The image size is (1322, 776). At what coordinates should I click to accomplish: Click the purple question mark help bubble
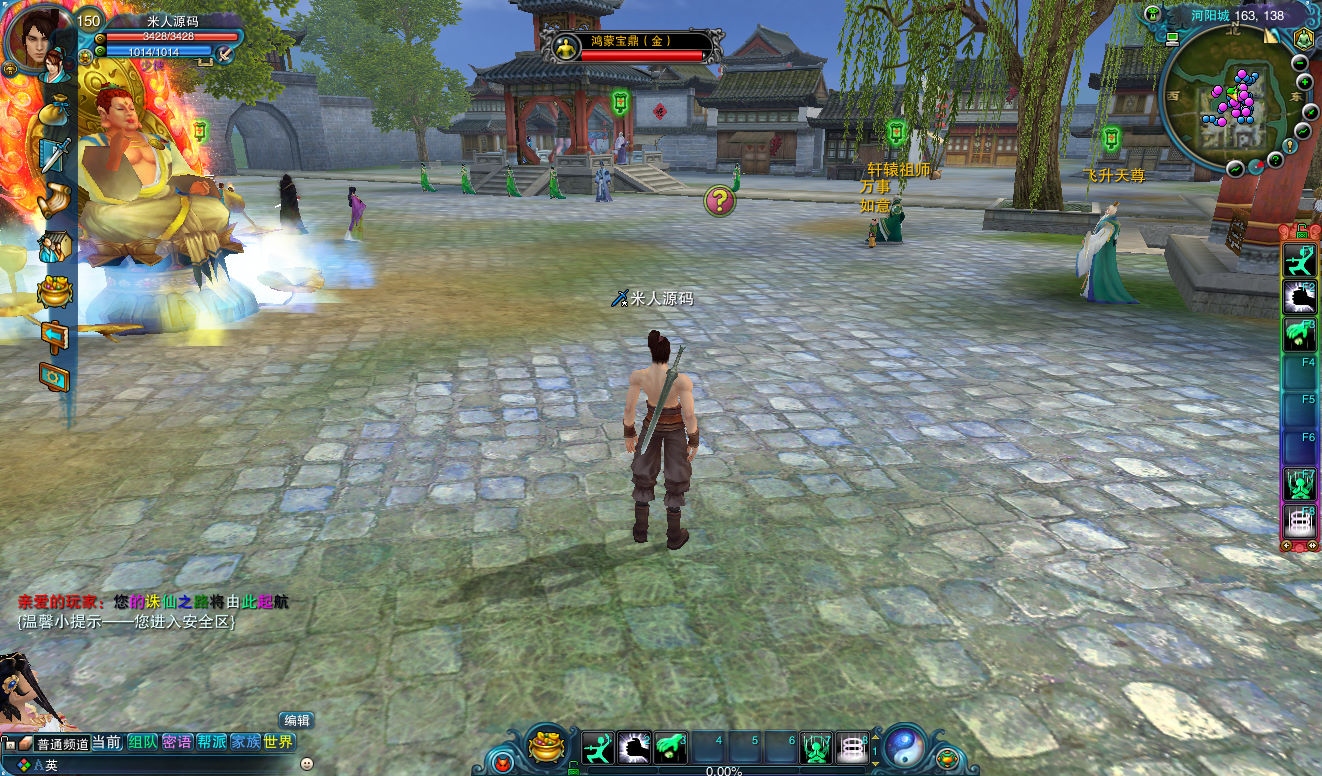[719, 201]
